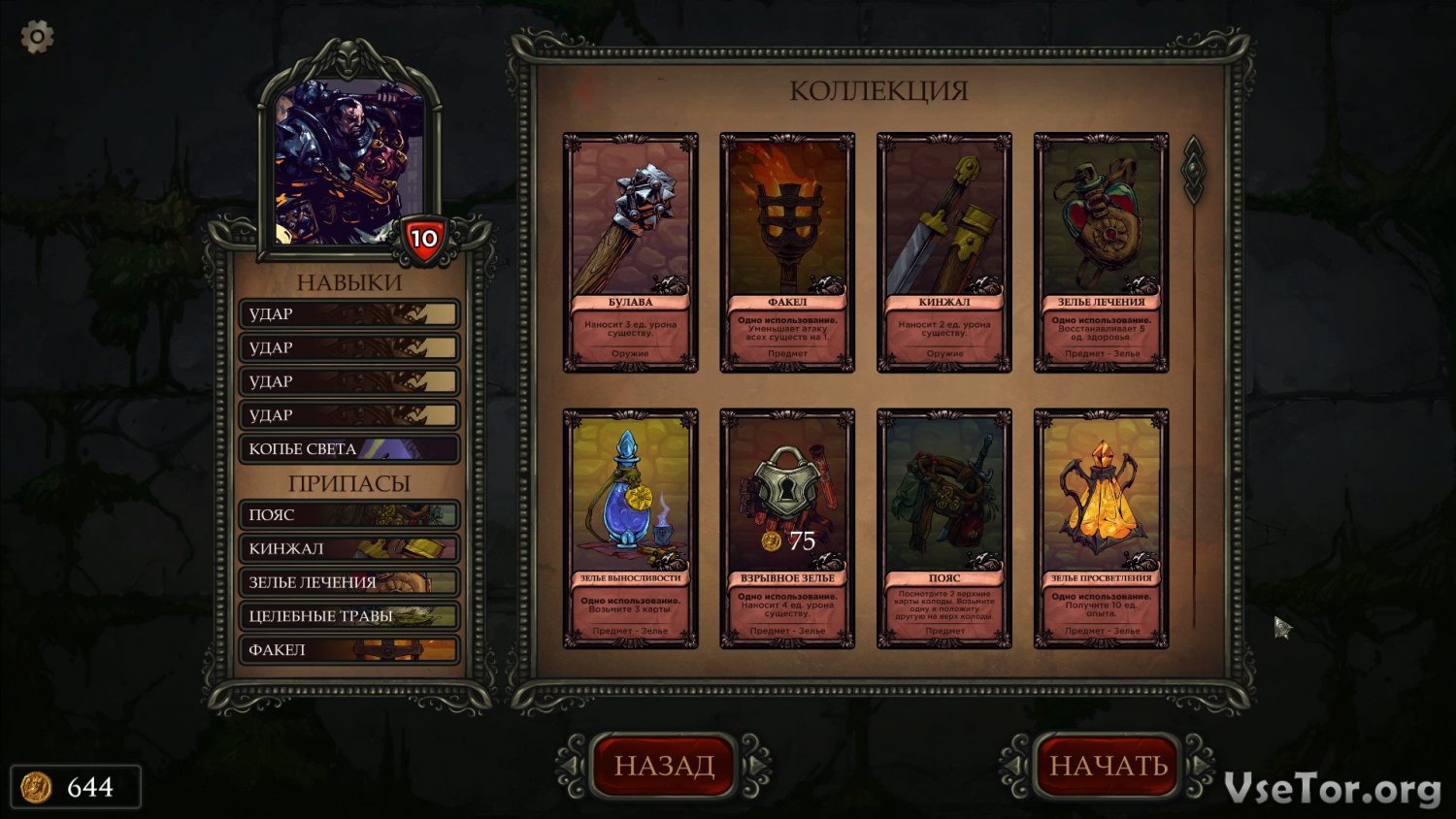
Task: Click Кинжал in the supplies list
Action: click(x=349, y=549)
